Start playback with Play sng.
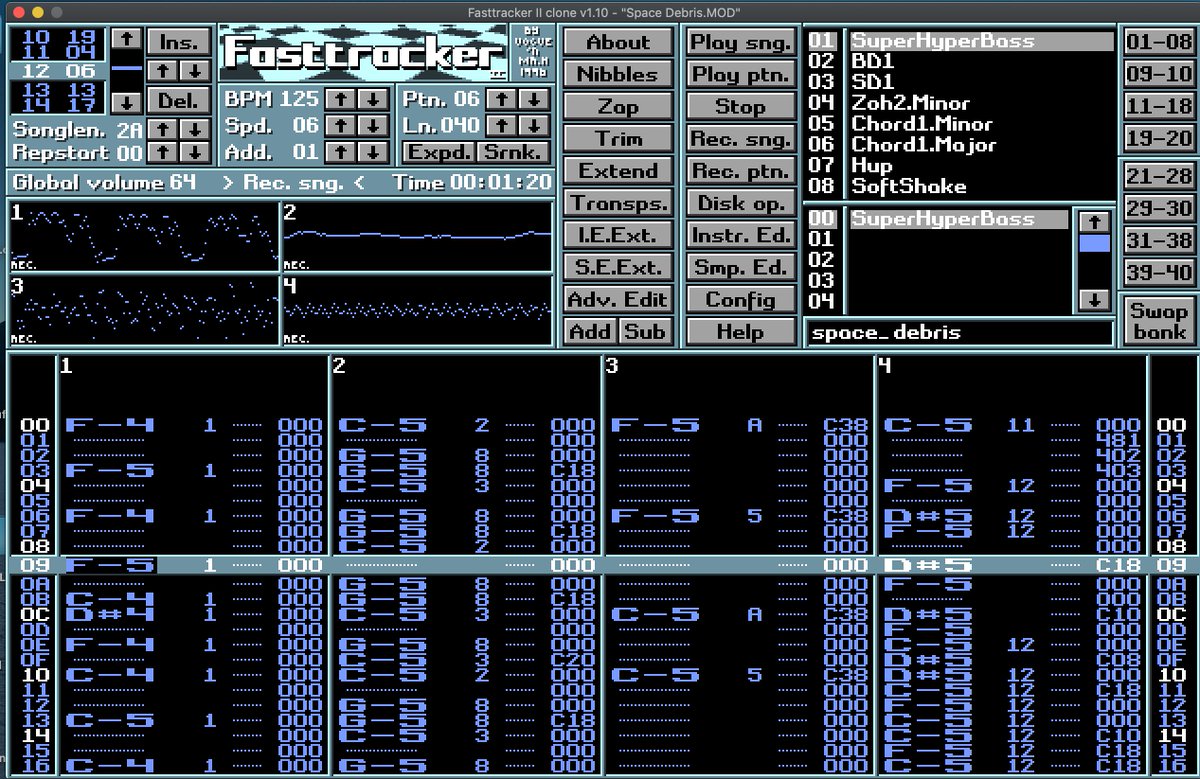1200x779 pixels. tap(741, 42)
